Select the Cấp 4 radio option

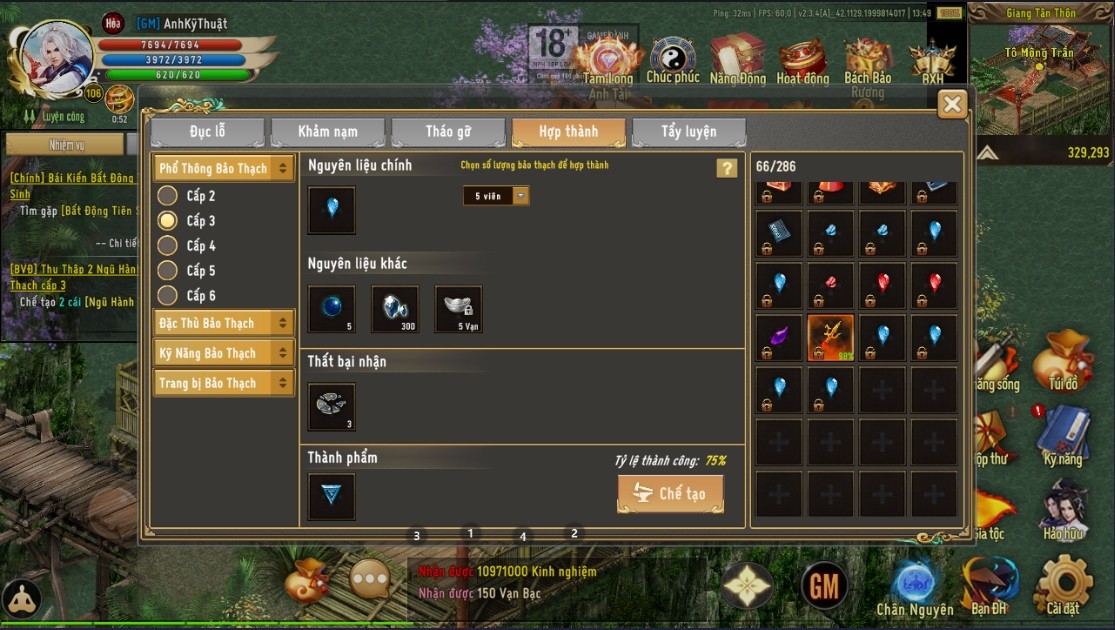[168, 246]
